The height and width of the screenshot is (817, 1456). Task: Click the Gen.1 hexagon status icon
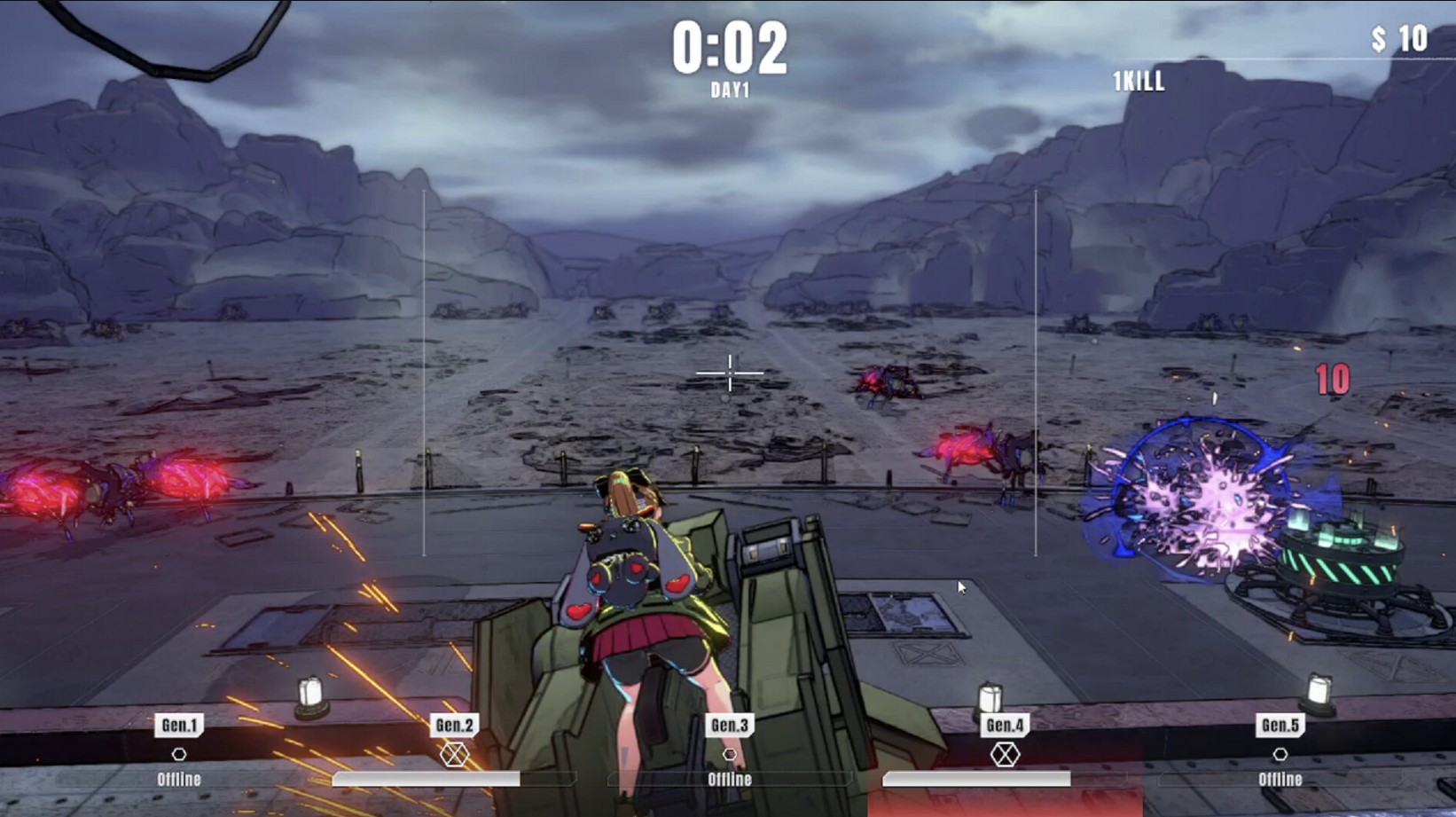point(180,752)
